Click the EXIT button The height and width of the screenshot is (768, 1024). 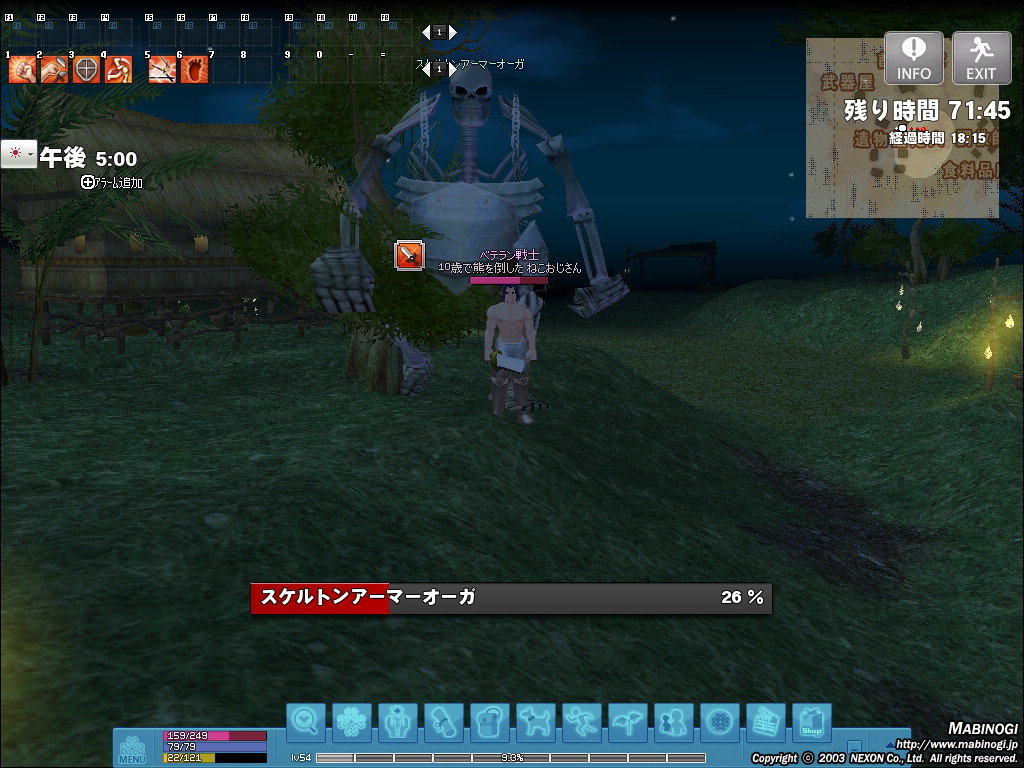(x=981, y=57)
